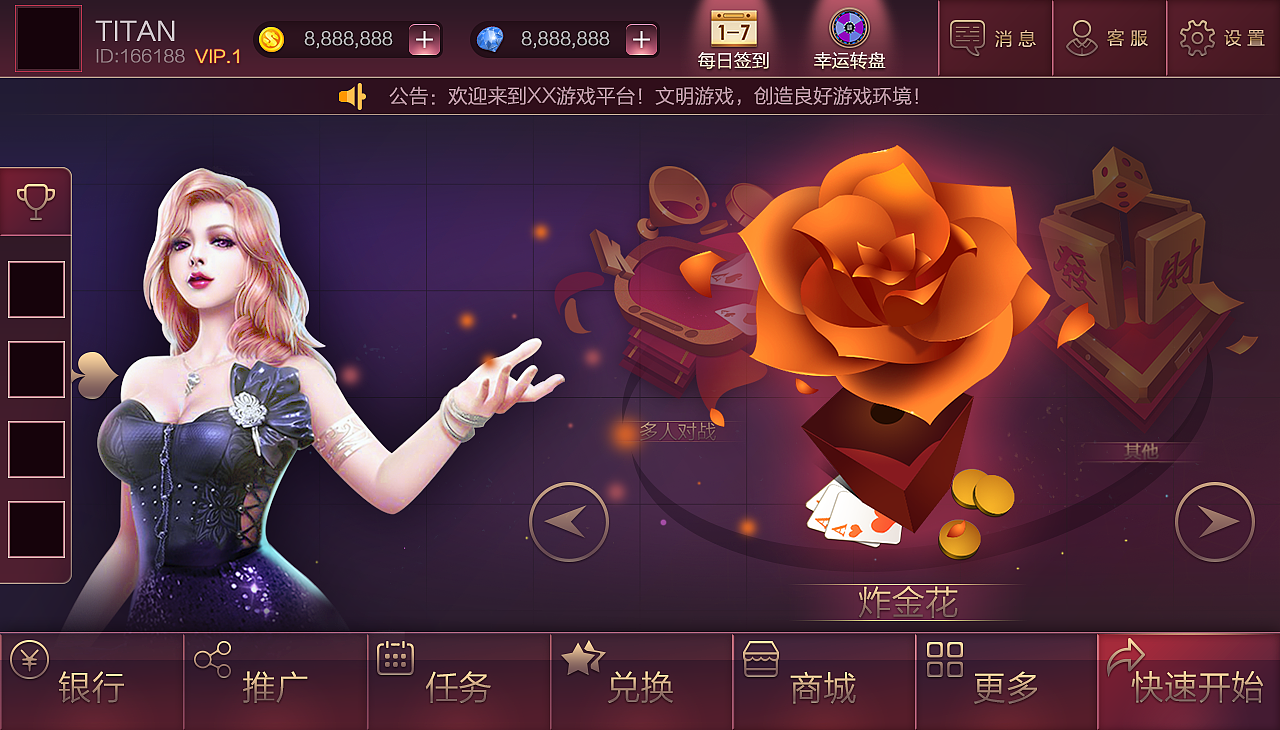Image resolution: width=1280 pixels, height=730 pixels.
Task: Open the 推广 promotion menu
Action: tap(275, 682)
